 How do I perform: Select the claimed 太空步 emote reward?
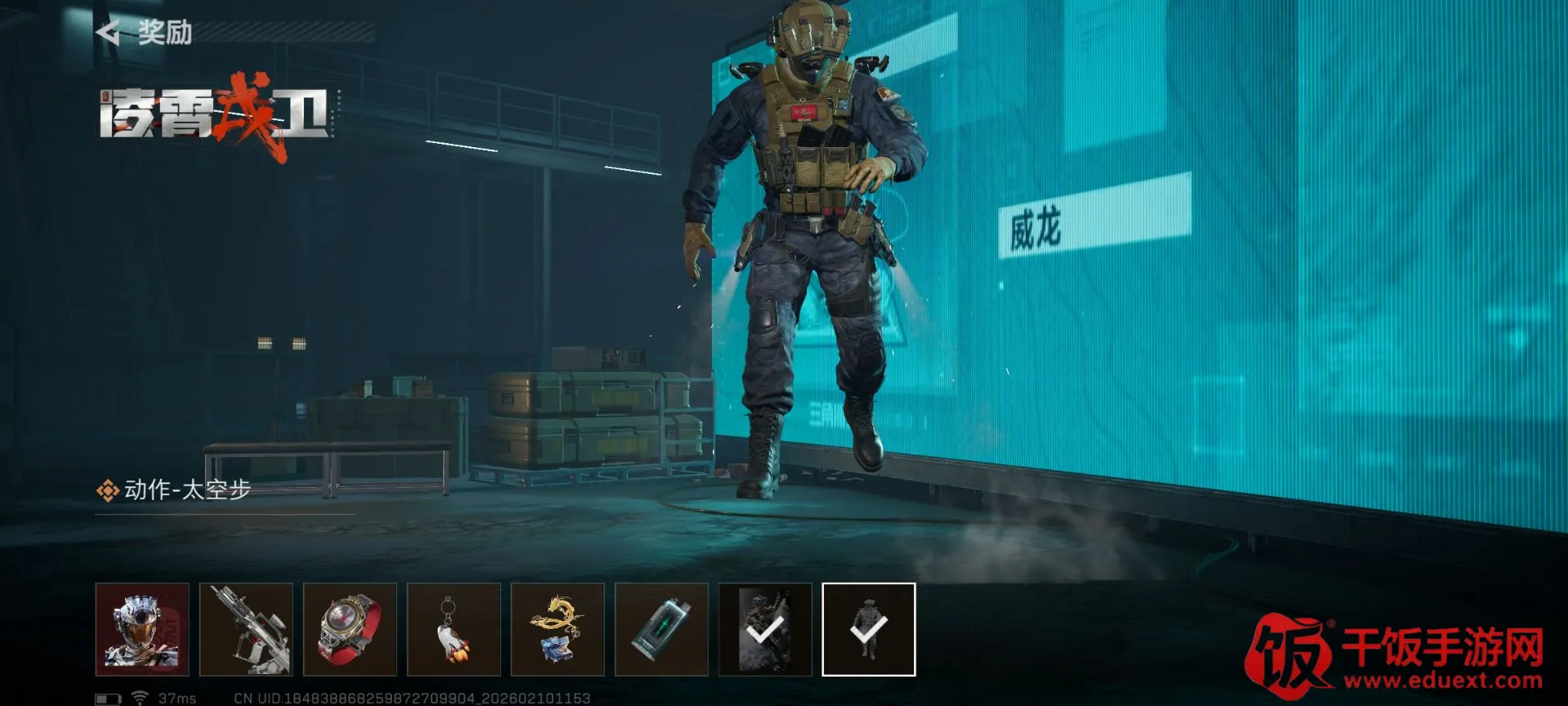tap(868, 629)
